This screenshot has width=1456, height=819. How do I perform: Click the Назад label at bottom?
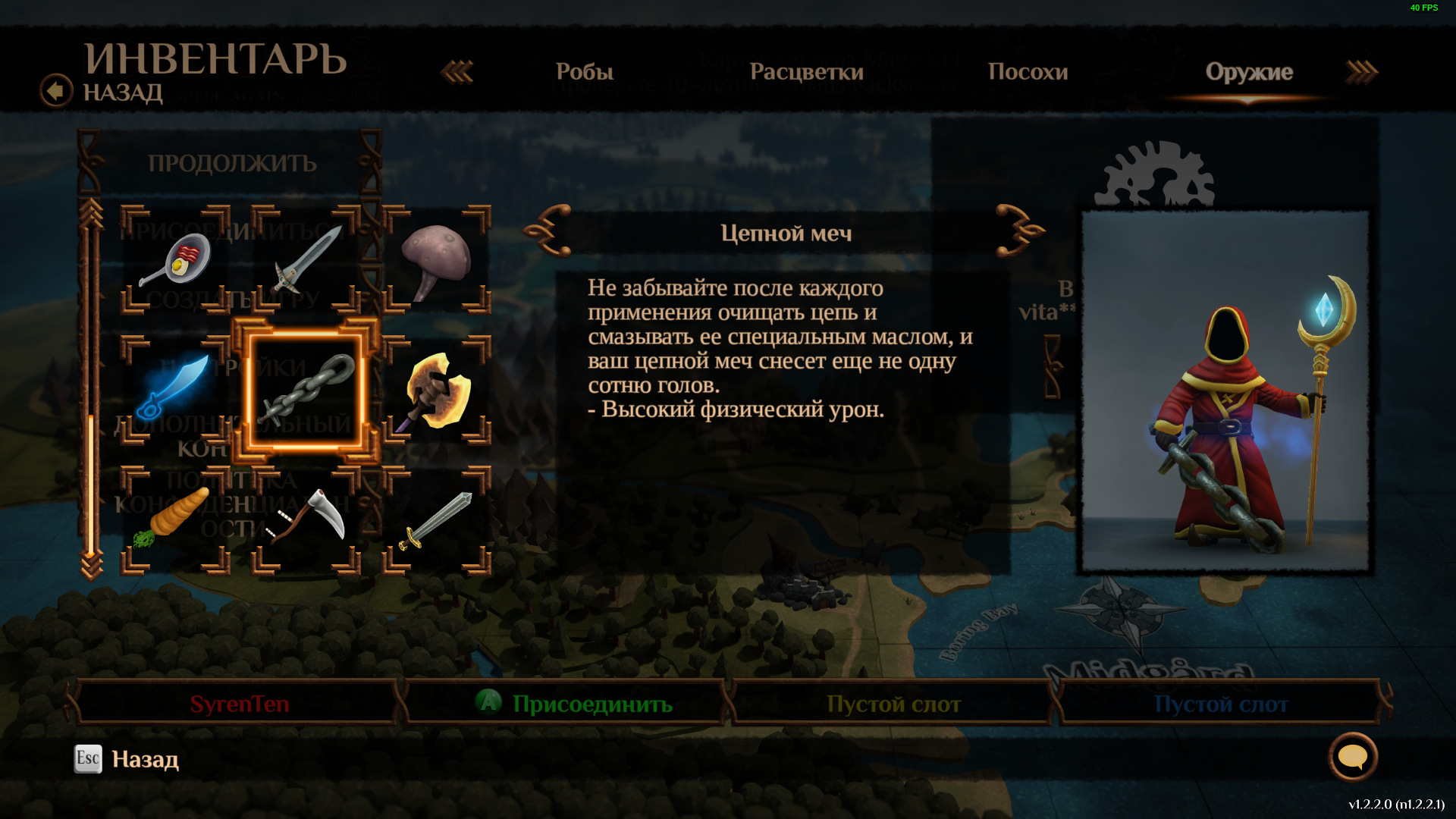145,759
